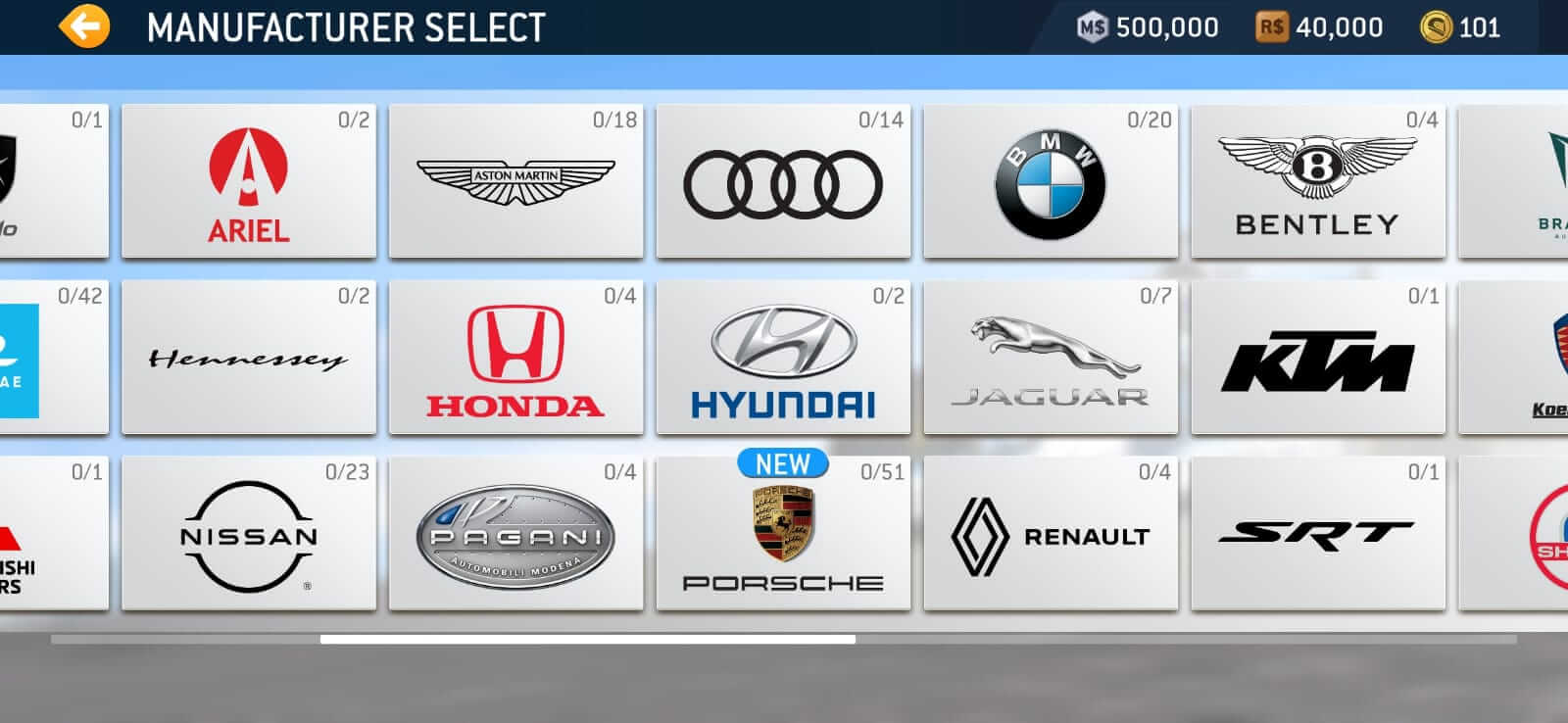Open the SRT manufacturer page
Image resolution: width=1568 pixels, height=723 pixels.
(x=1318, y=534)
